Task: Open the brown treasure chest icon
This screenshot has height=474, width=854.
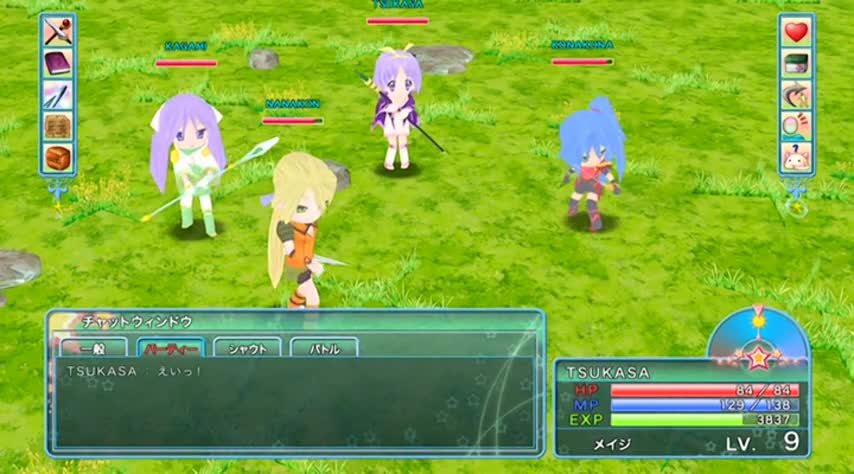Action: coord(58,157)
